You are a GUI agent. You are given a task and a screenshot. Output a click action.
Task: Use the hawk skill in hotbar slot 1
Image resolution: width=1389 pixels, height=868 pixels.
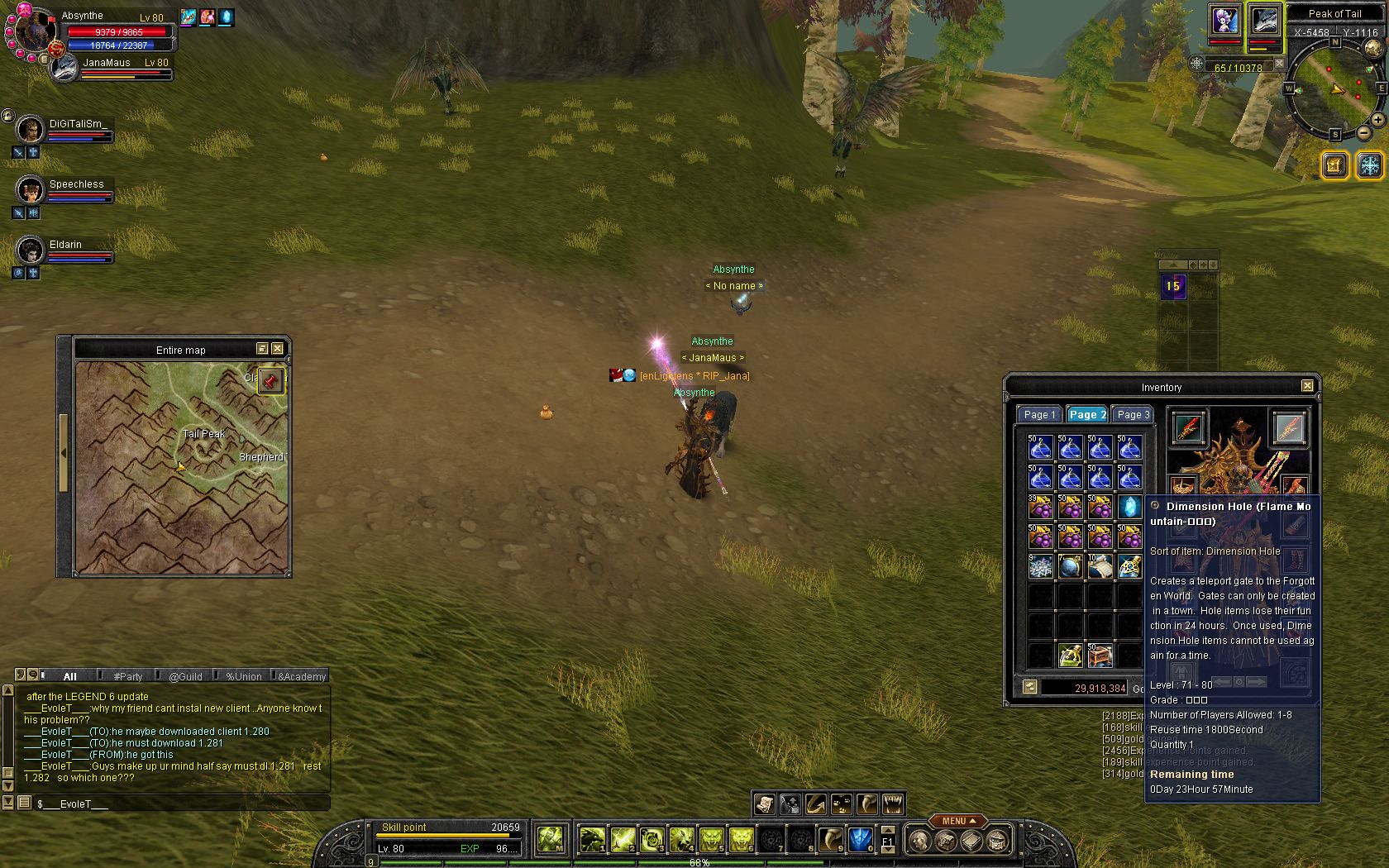[x=592, y=840]
